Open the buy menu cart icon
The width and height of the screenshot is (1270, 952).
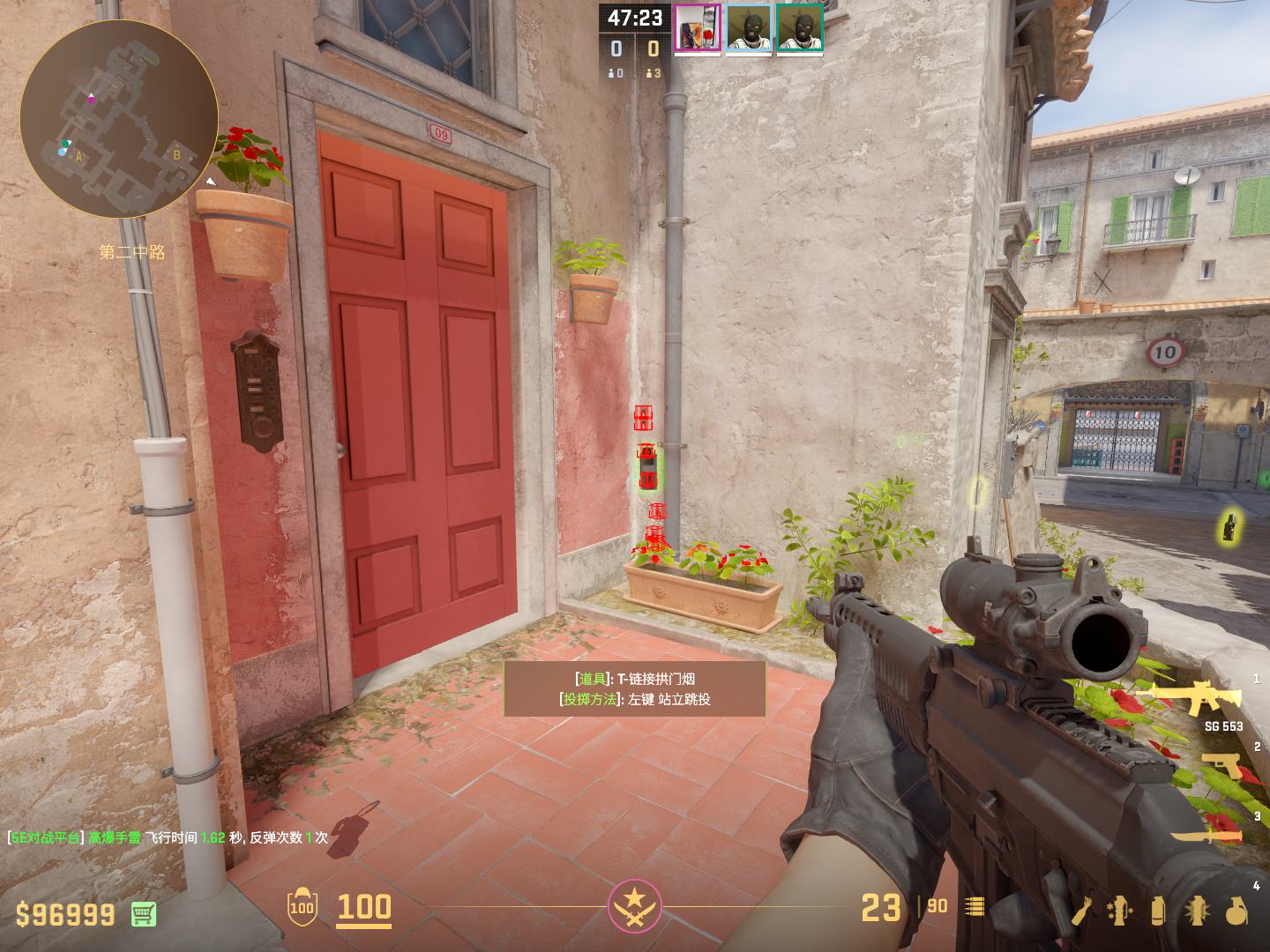pyautogui.click(x=144, y=914)
